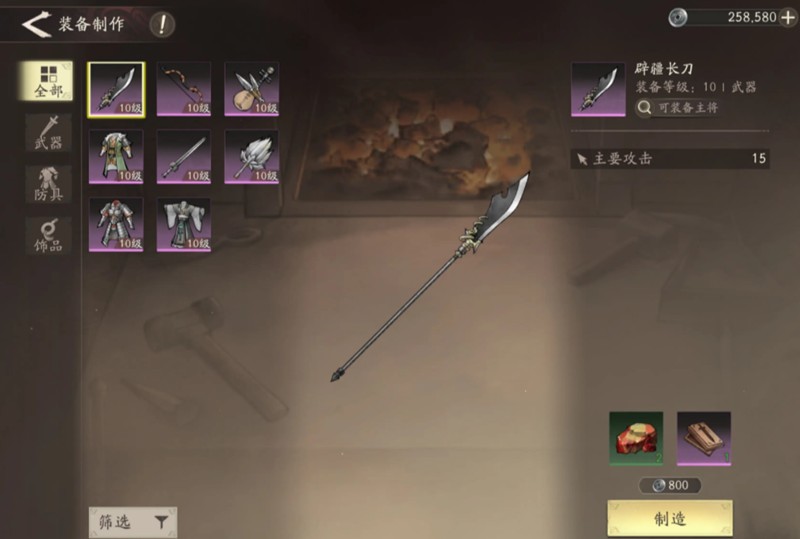Inspect the red ore crafting material
This screenshot has height=539, width=800.
[636, 439]
